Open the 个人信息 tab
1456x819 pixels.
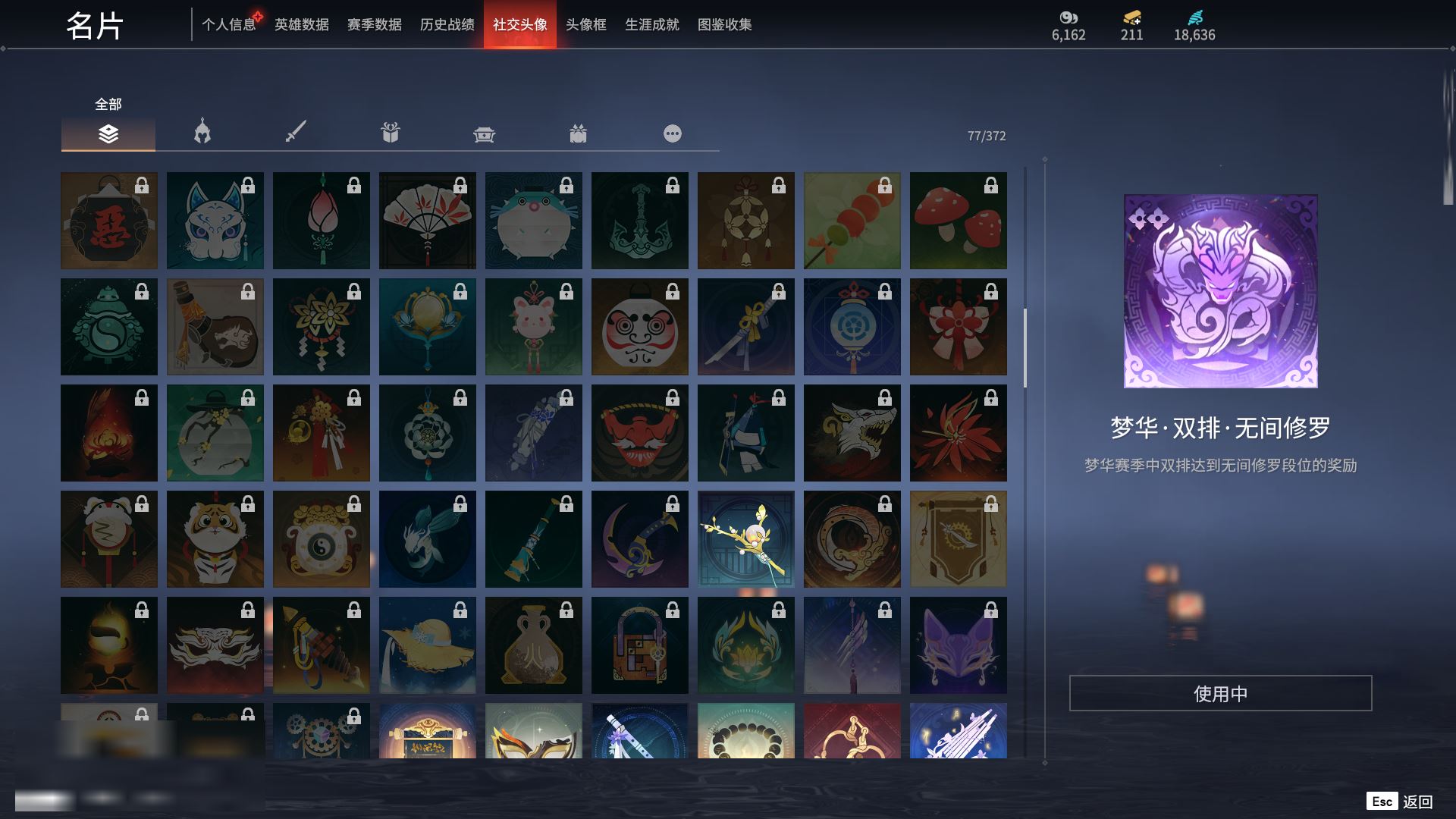pyautogui.click(x=228, y=25)
